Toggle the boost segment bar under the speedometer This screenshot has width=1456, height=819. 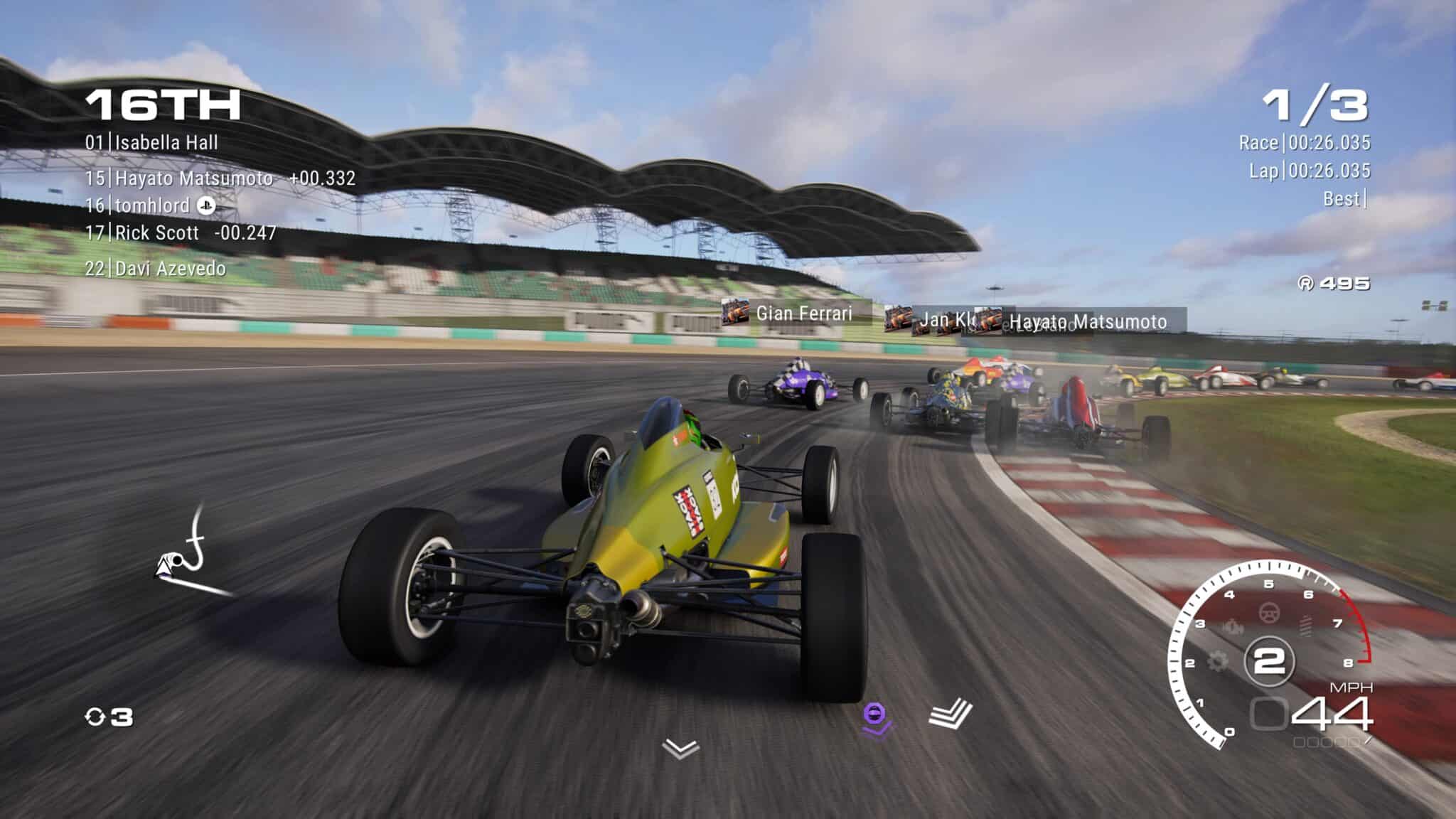point(1326,742)
